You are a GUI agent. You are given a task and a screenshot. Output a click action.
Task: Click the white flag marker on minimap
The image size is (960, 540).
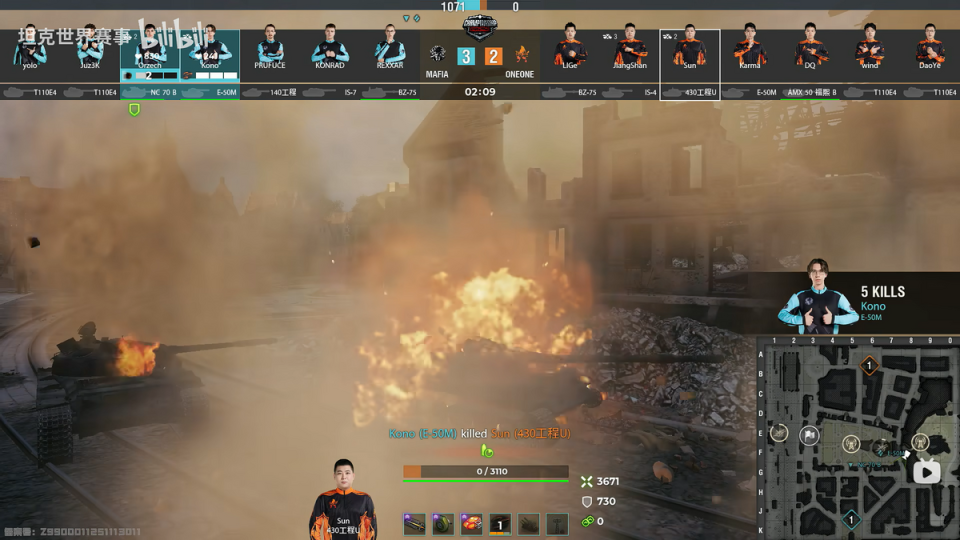pyautogui.click(x=810, y=435)
